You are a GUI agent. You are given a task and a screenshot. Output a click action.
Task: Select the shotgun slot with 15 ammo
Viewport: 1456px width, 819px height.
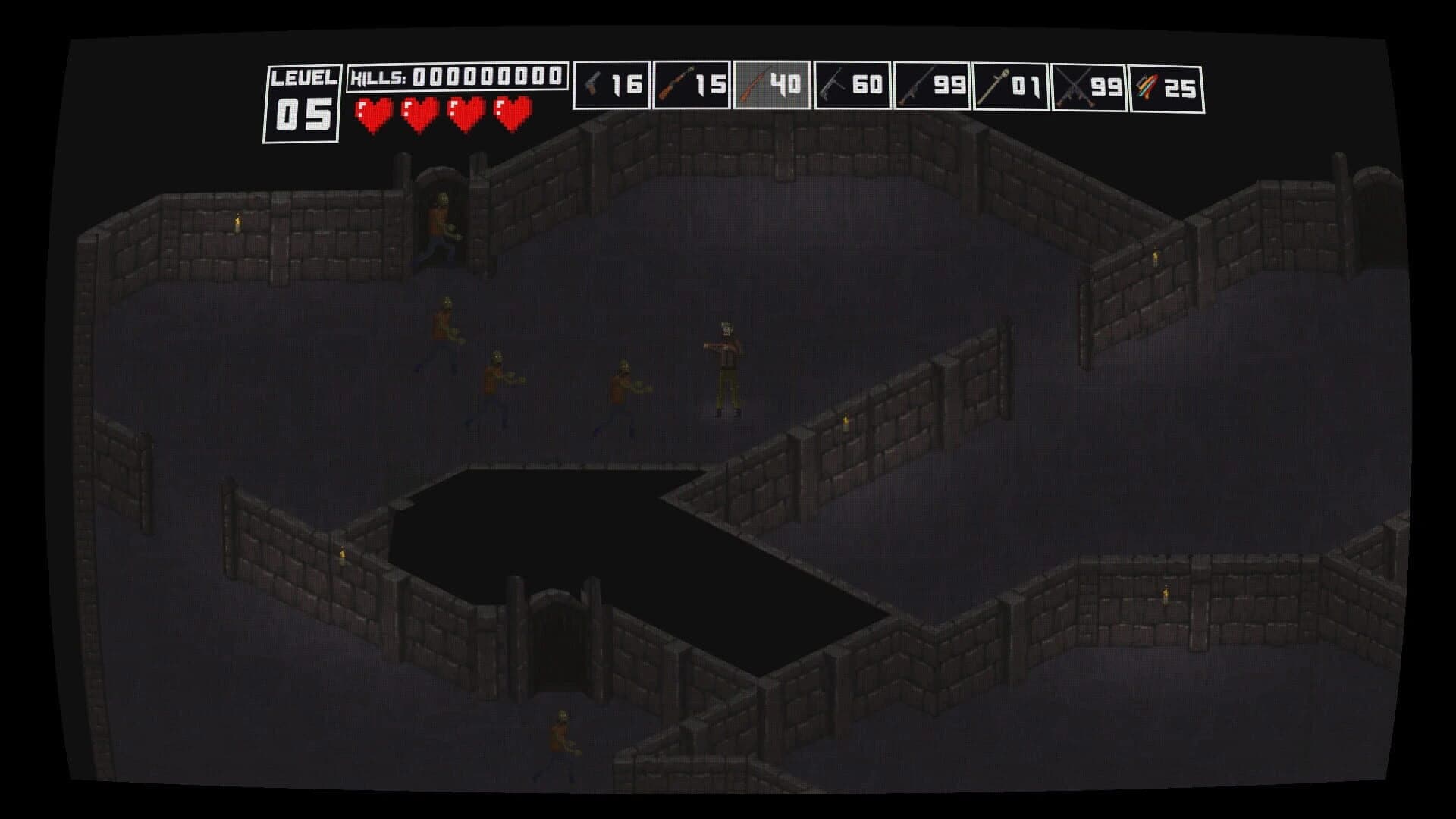[692, 83]
